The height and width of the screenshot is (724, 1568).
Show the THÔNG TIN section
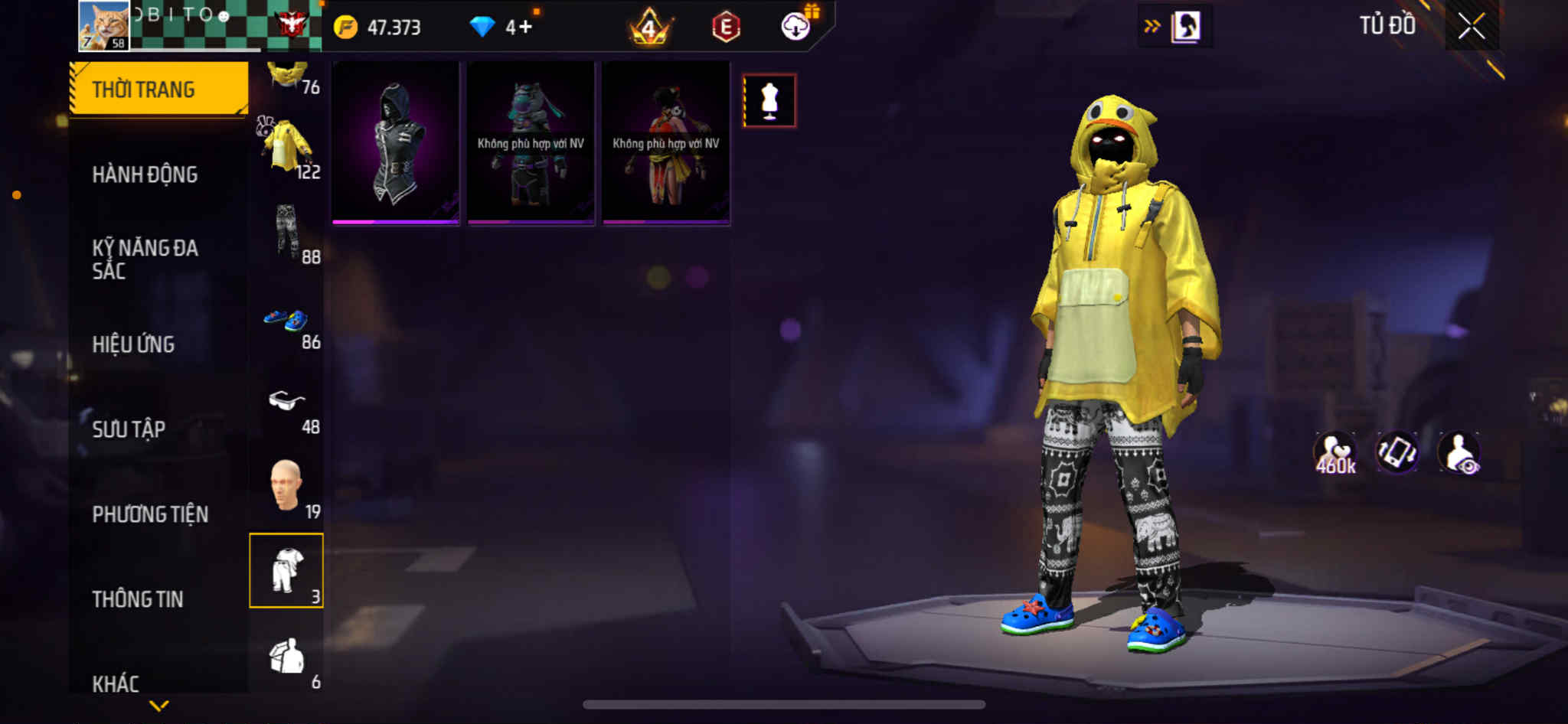point(138,599)
